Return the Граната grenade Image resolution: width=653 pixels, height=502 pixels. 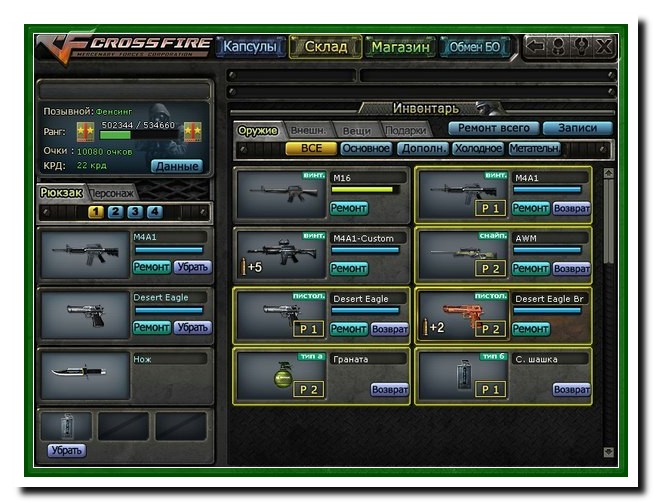point(389,389)
